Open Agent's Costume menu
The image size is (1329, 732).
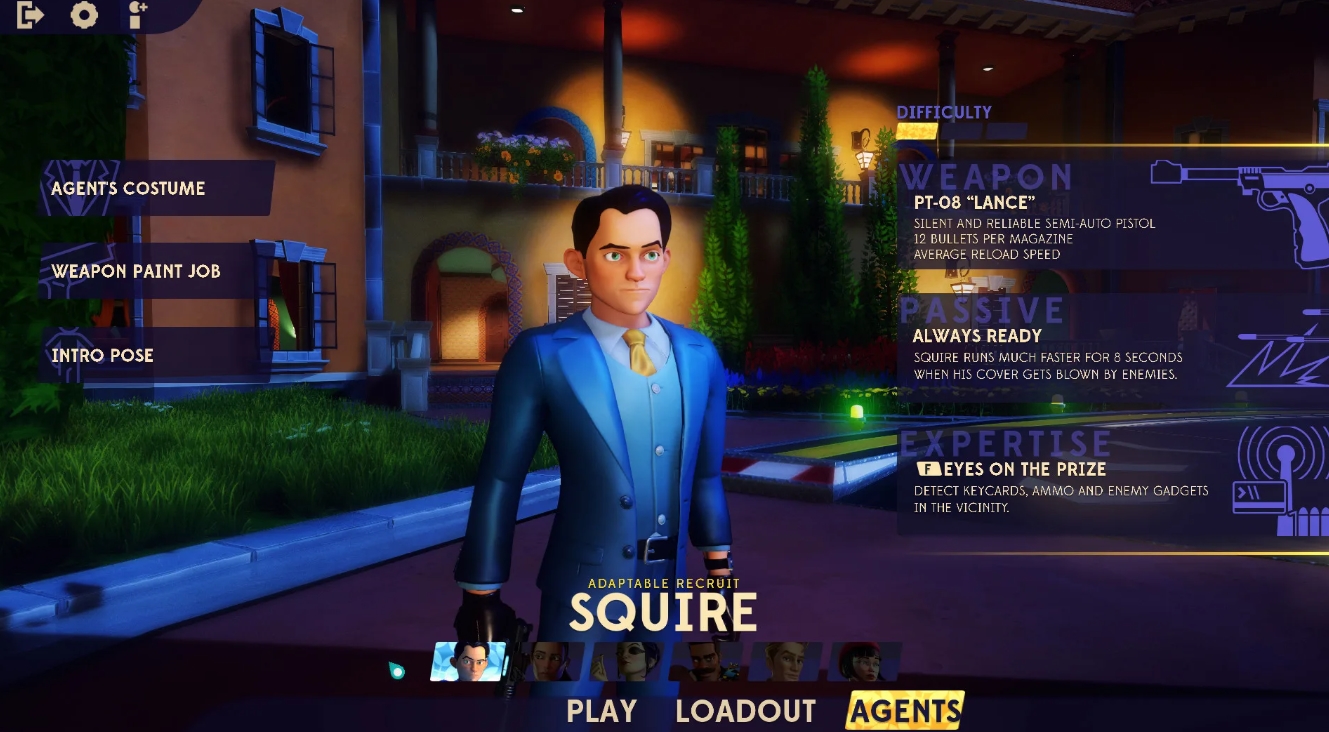point(126,188)
